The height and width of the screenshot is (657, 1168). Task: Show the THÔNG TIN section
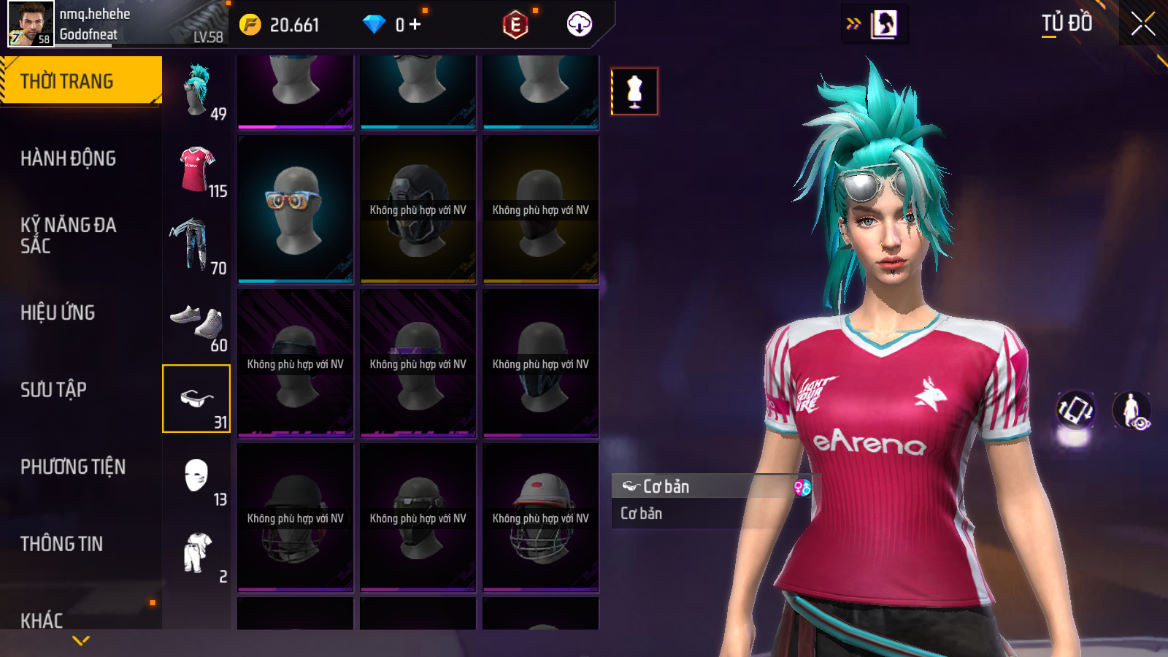[62, 543]
